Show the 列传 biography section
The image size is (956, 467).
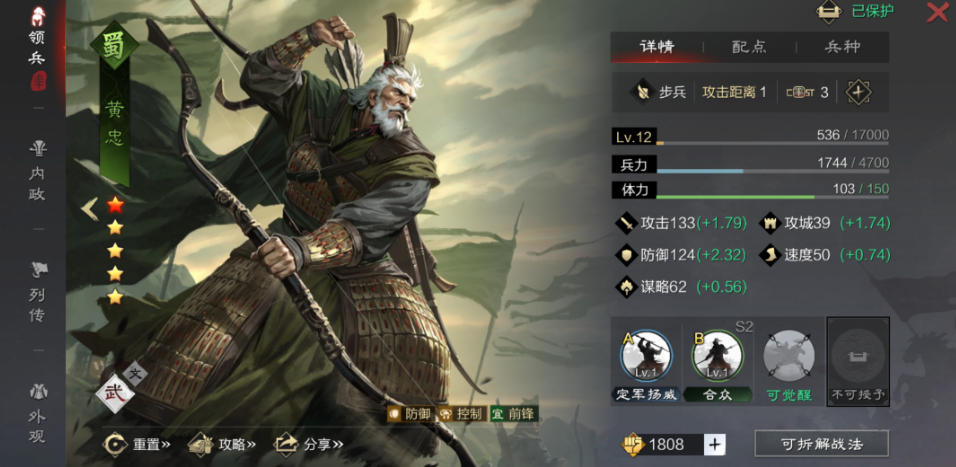point(37,291)
